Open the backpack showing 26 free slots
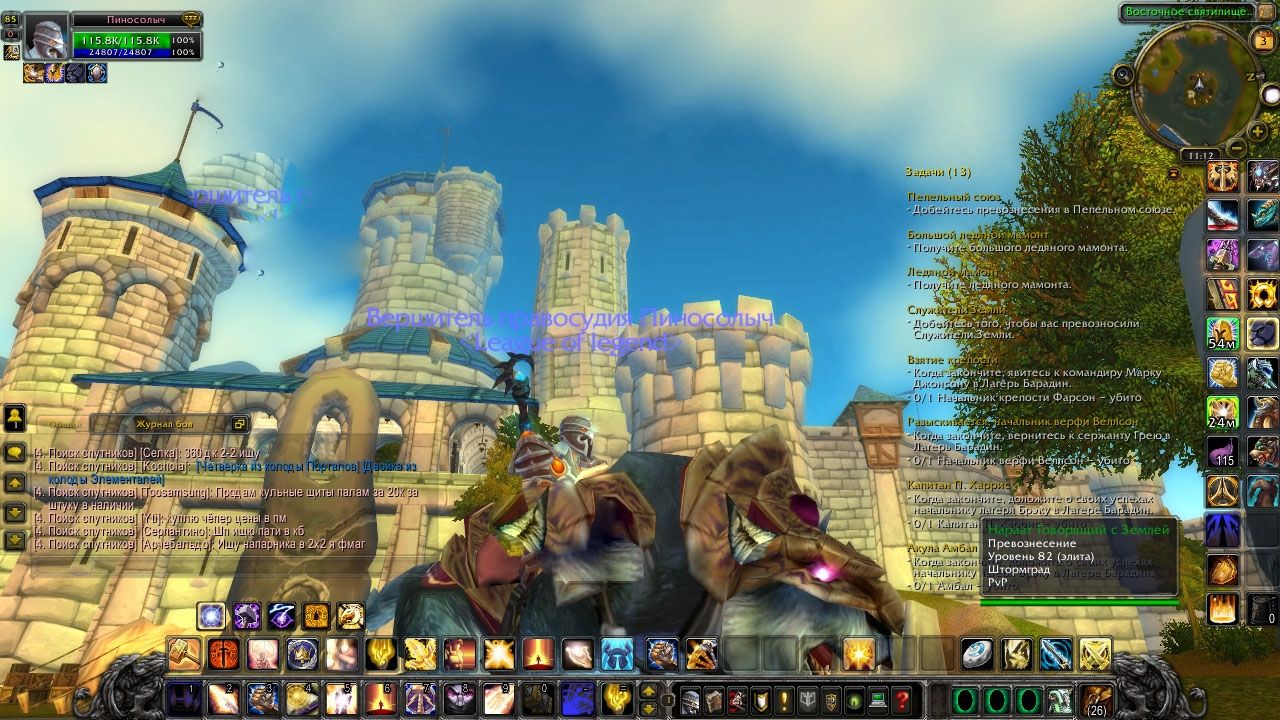 coord(1096,699)
